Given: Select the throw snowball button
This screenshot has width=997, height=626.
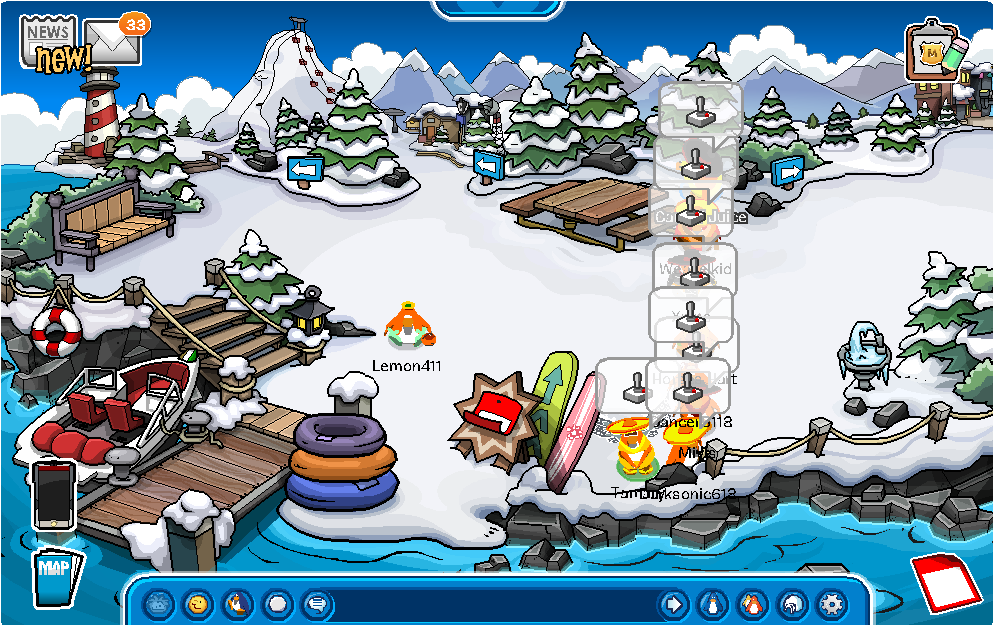Looking at the screenshot, I should coord(278,604).
